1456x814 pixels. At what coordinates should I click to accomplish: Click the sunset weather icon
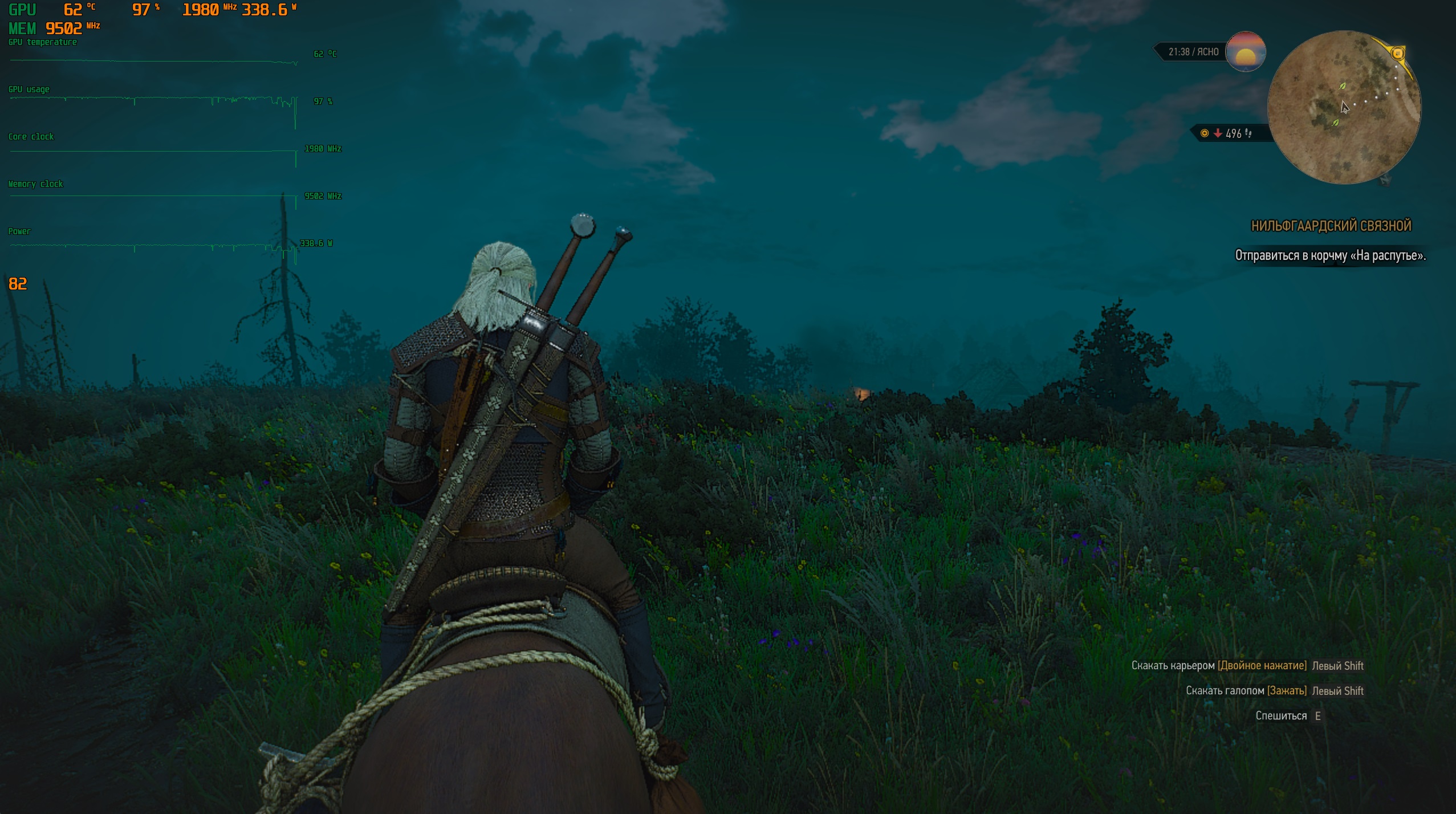1246,52
